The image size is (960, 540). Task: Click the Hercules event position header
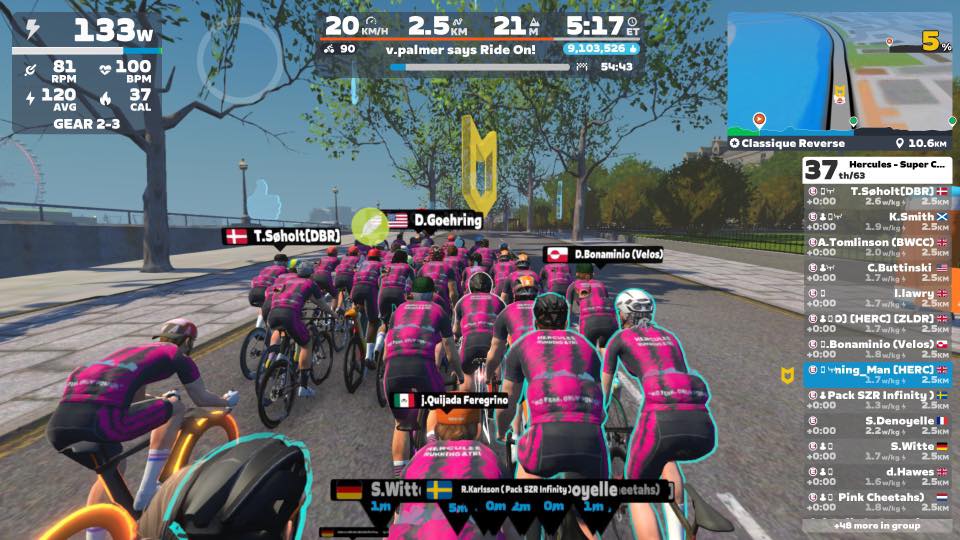pos(878,170)
